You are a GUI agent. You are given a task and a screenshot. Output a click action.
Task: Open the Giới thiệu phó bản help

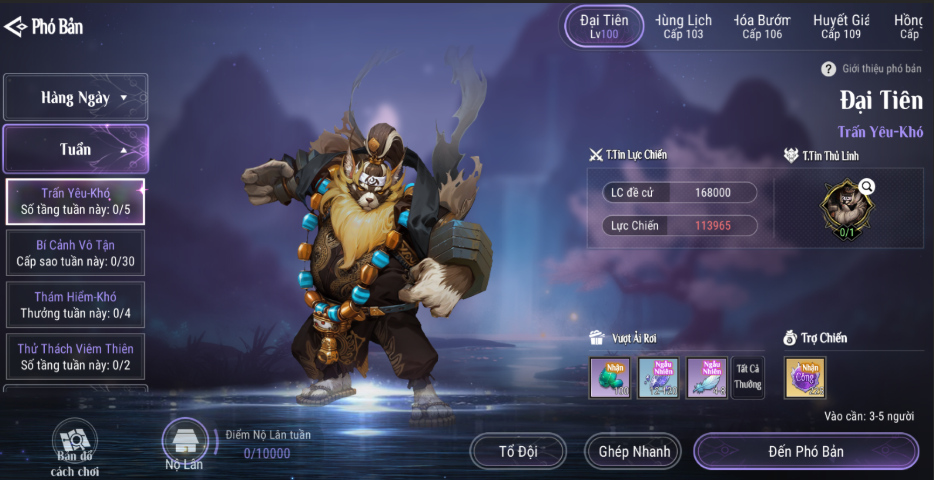(828, 69)
